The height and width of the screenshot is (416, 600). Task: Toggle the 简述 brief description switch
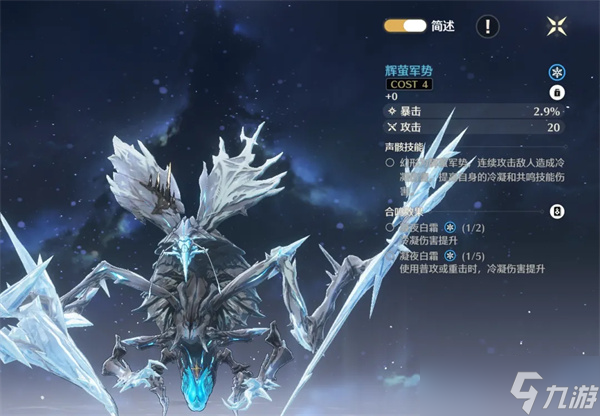coord(405,26)
